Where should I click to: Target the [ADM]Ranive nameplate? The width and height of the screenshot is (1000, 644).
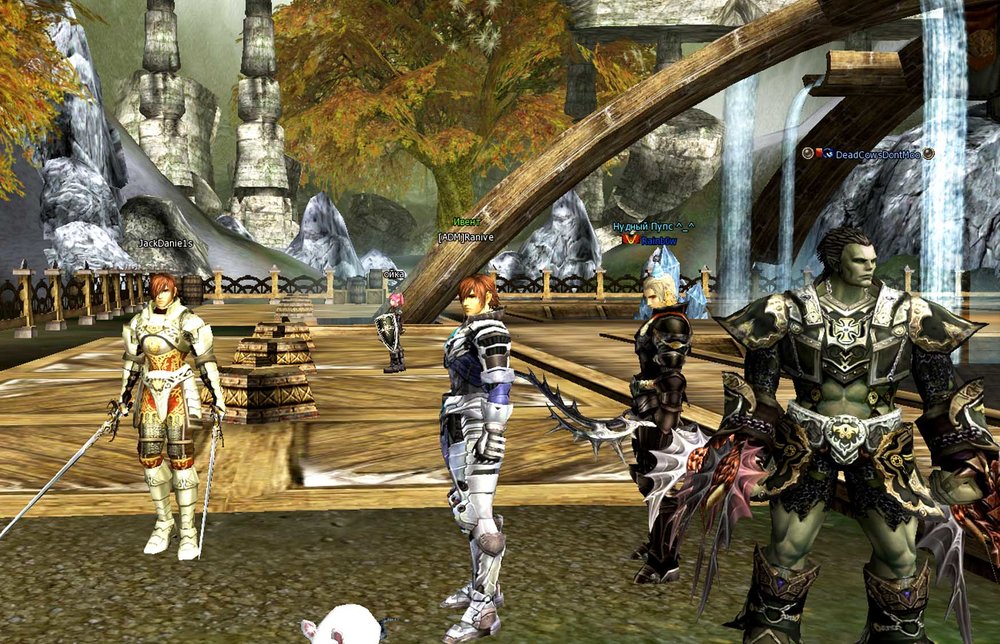pos(468,236)
